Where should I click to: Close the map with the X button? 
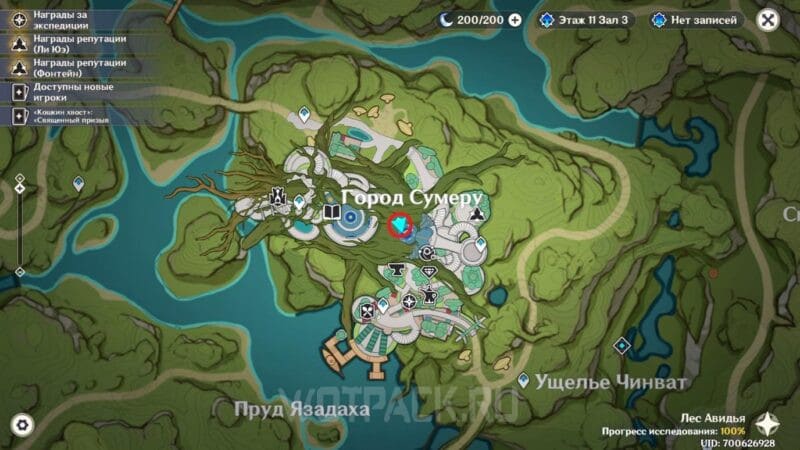coord(767,19)
